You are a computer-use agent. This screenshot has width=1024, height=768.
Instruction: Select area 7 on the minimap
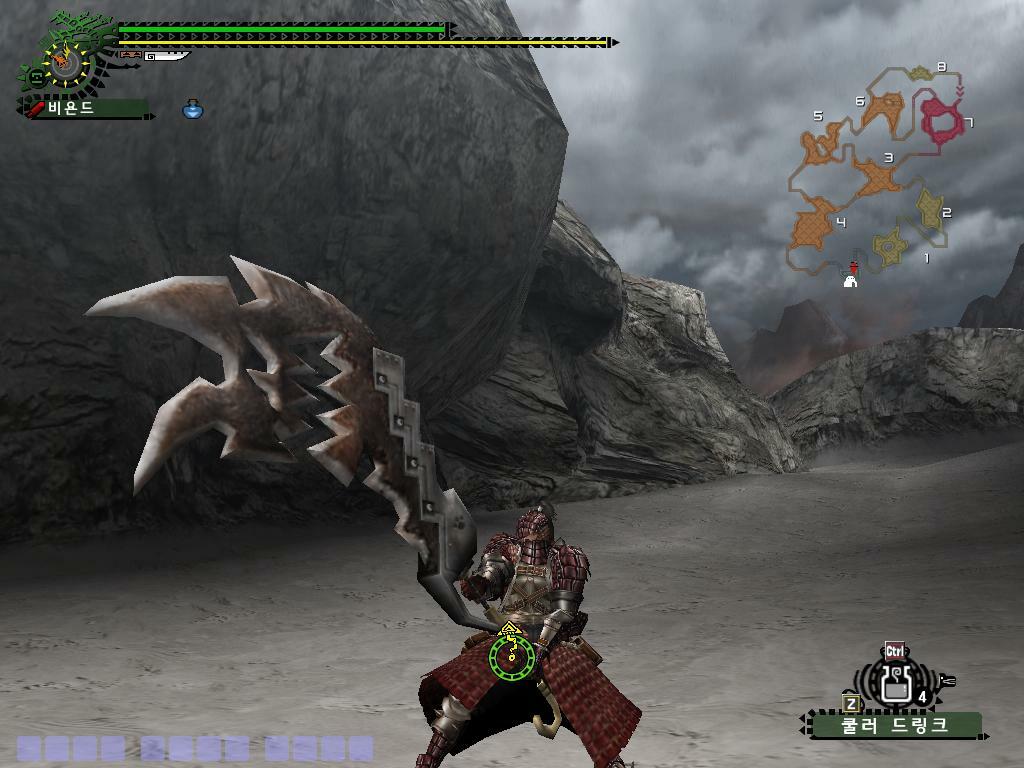[x=940, y=118]
